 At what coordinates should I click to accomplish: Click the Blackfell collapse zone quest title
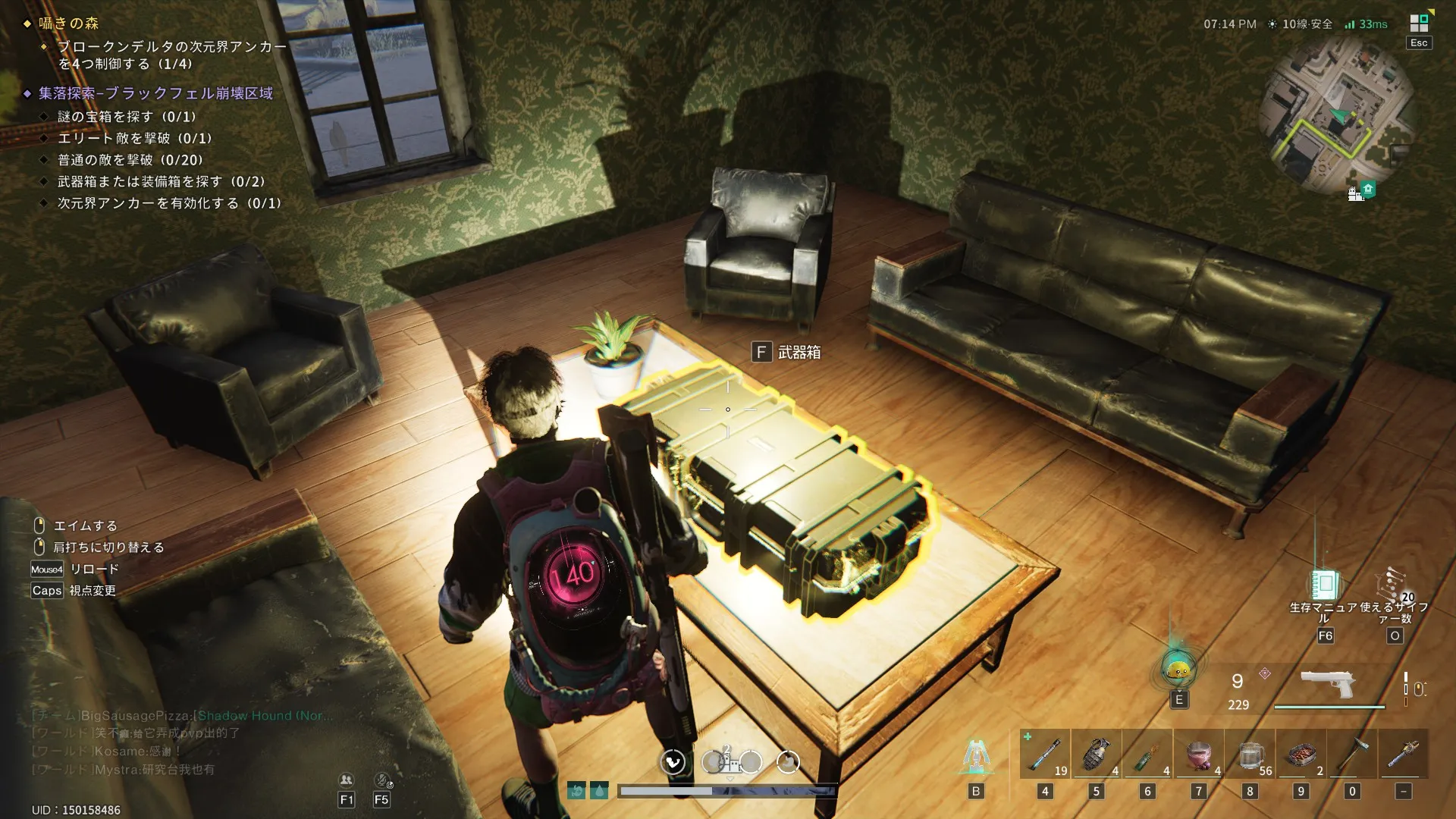pyautogui.click(x=155, y=93)
